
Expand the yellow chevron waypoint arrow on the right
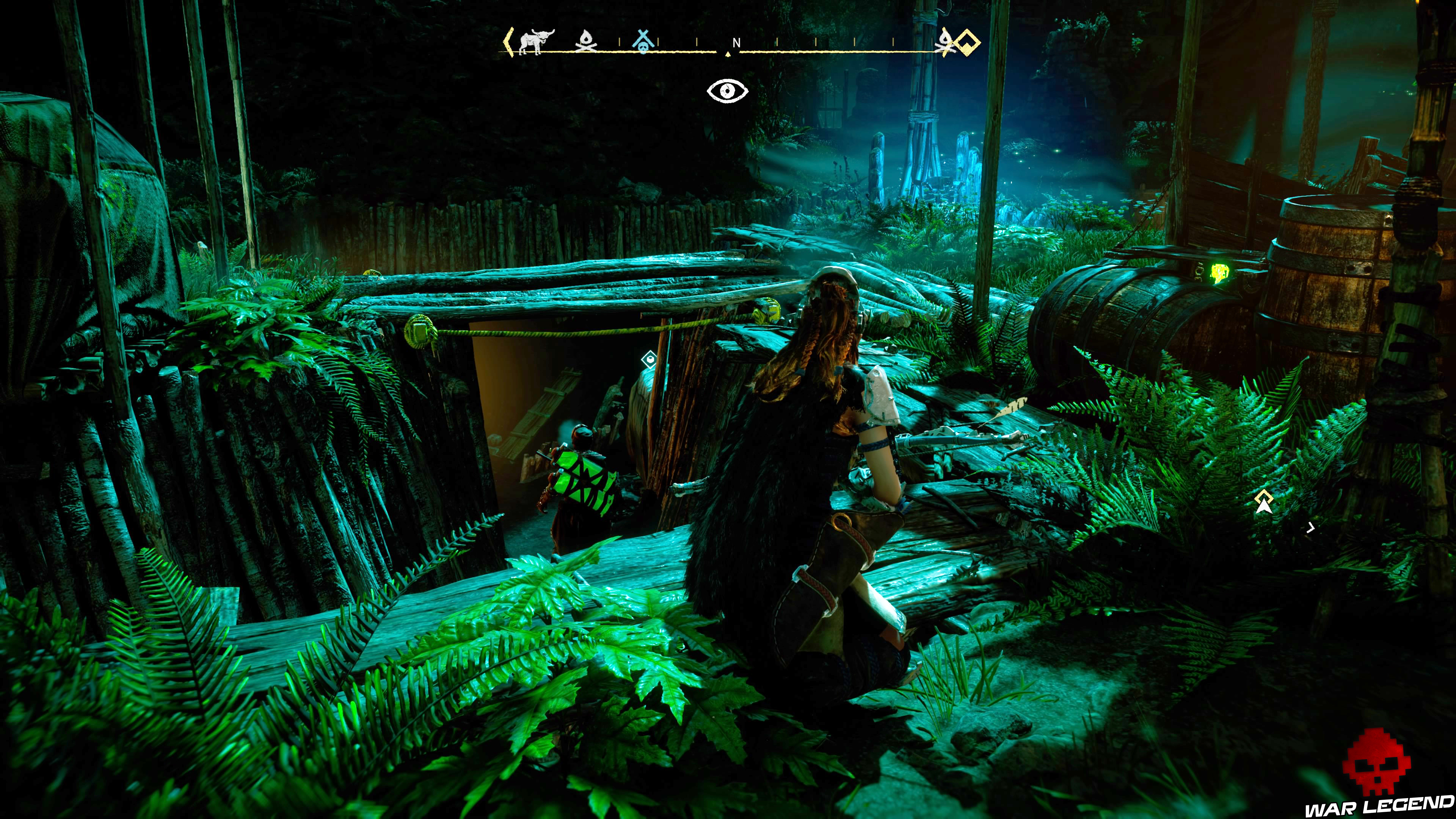[1265, 496]
